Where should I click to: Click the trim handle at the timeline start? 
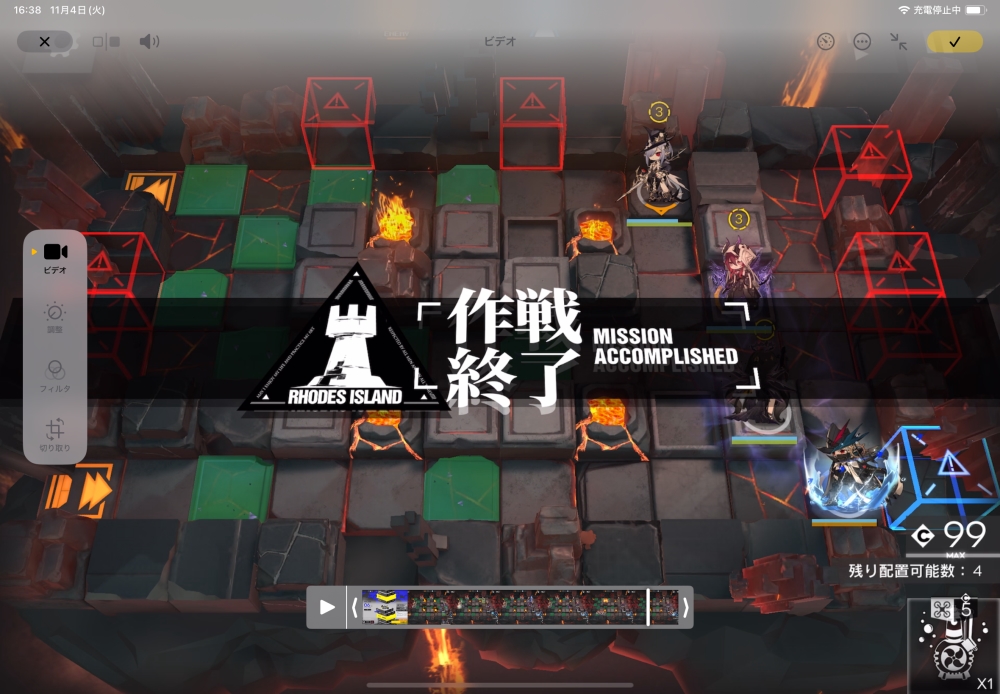pyautogui.click(x=354, y=607)
